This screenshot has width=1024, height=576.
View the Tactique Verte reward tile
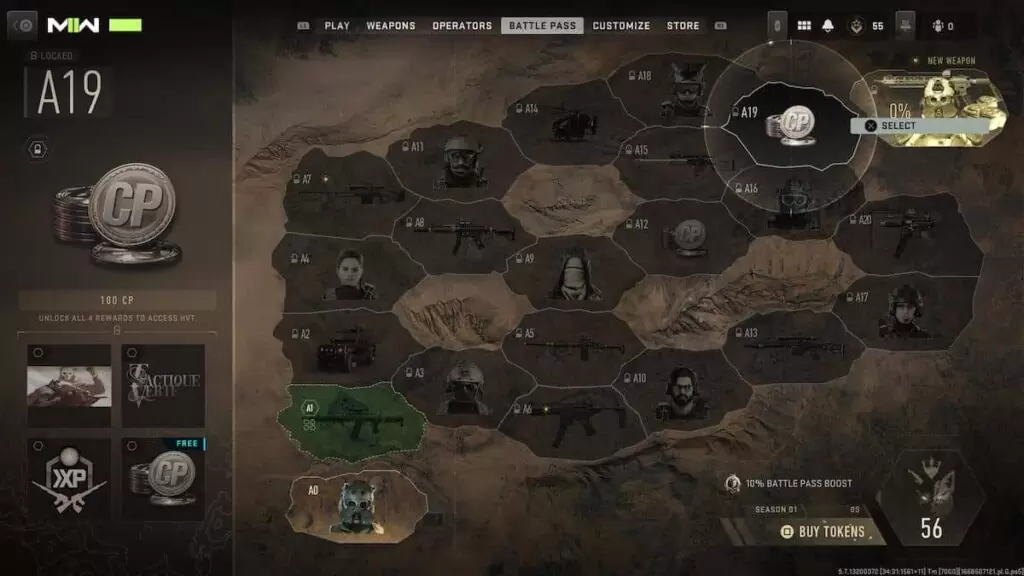coord(163,385)
